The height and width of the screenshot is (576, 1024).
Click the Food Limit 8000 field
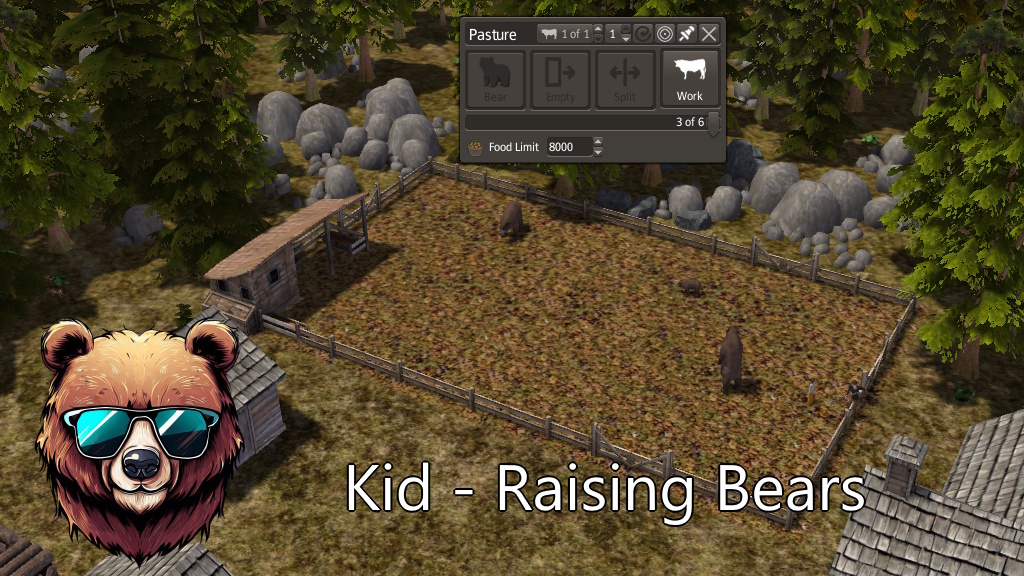(x=567, y=147)
